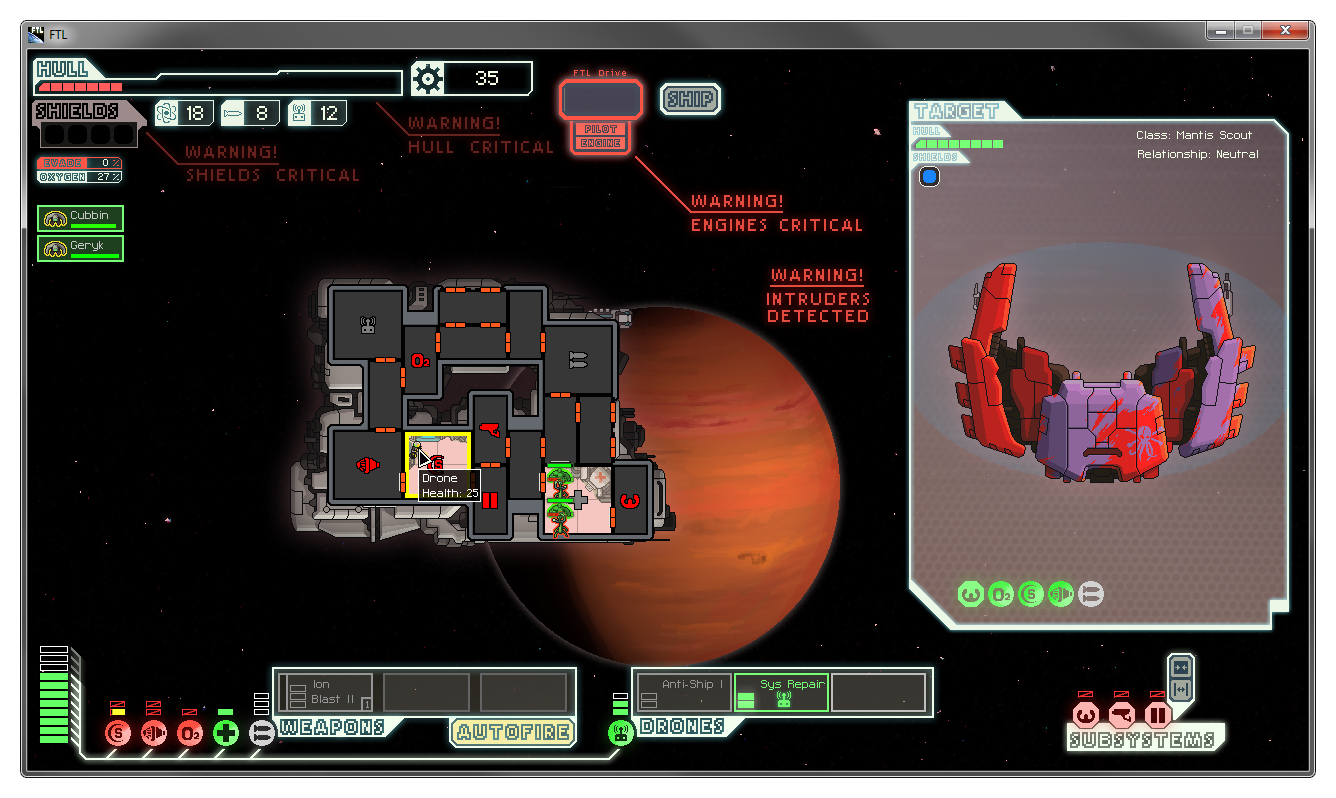This screenshot has width=1336, height=798.
Task: Select crew member Cubbin
Action: click(80, 218)
